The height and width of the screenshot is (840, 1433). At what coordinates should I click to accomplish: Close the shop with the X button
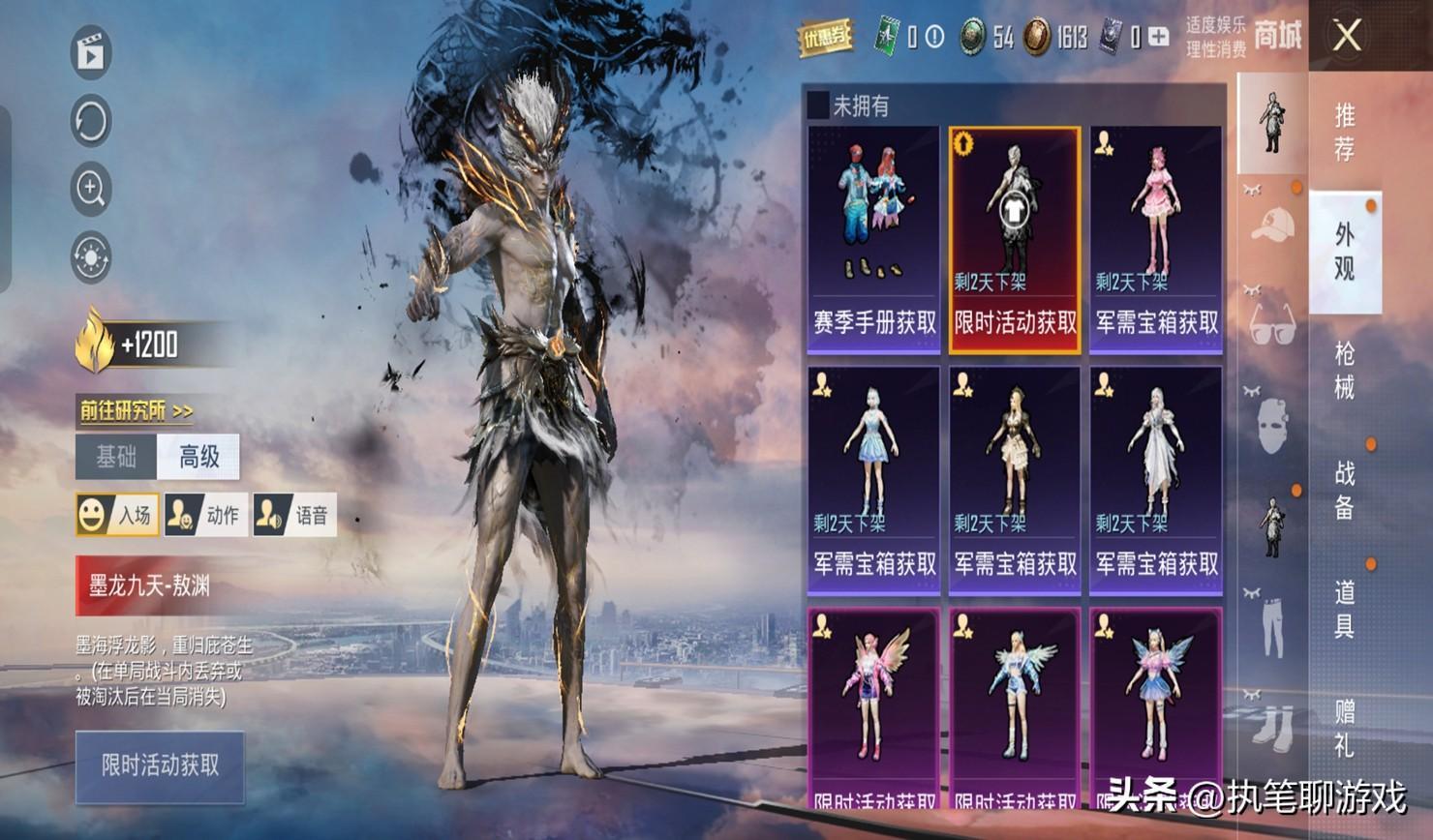tap(1347, 37)
